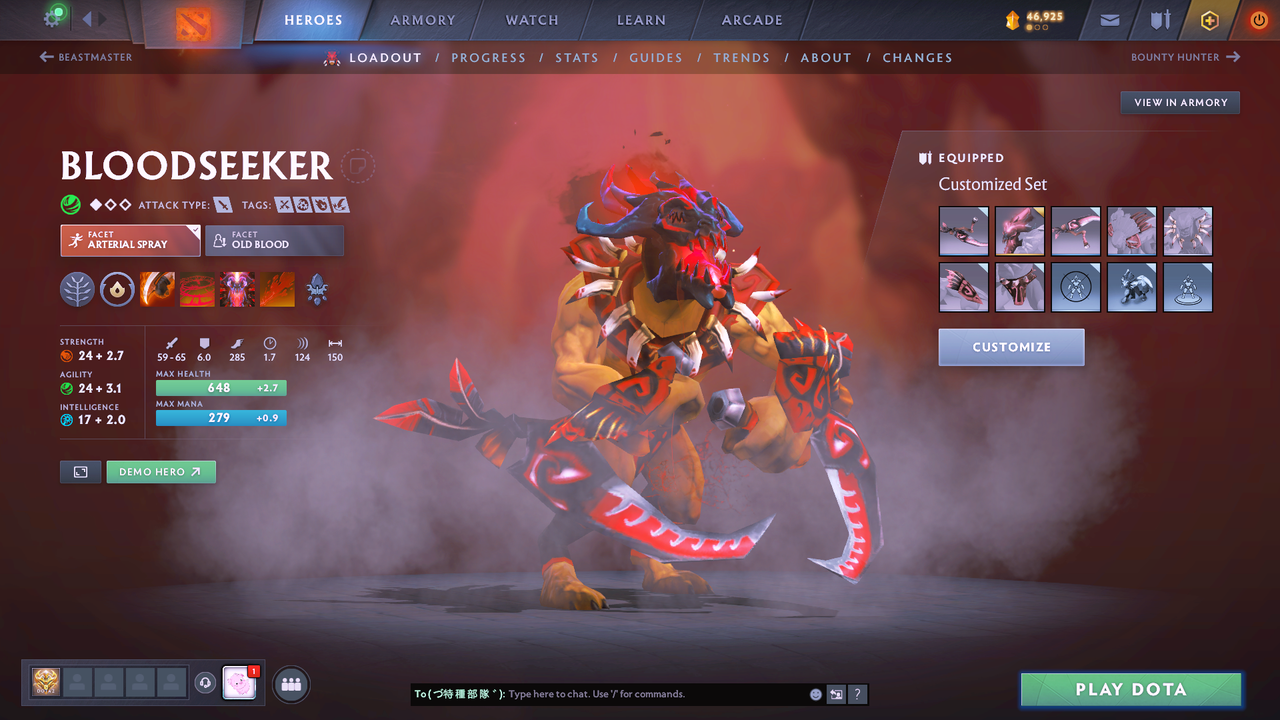This screenshot has width=1280, height=720.
Task: Select the top-left equipped weapon thumbnail
Action: 963,231
